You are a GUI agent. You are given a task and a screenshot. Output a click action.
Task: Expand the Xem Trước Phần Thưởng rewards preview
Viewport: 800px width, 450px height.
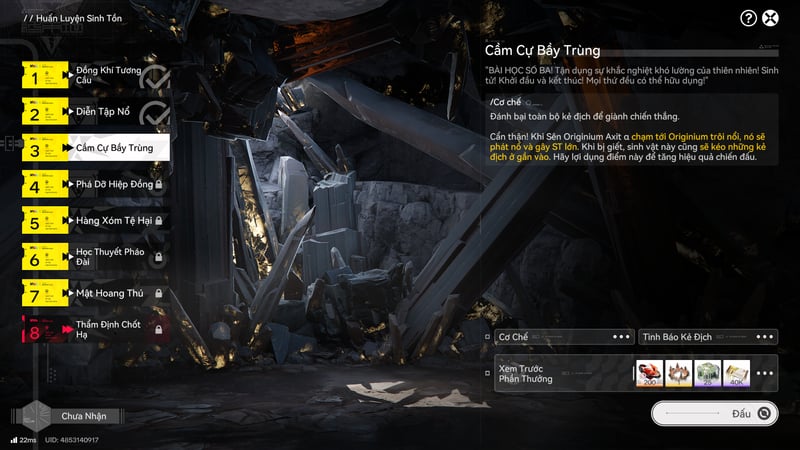coord(766,373)
